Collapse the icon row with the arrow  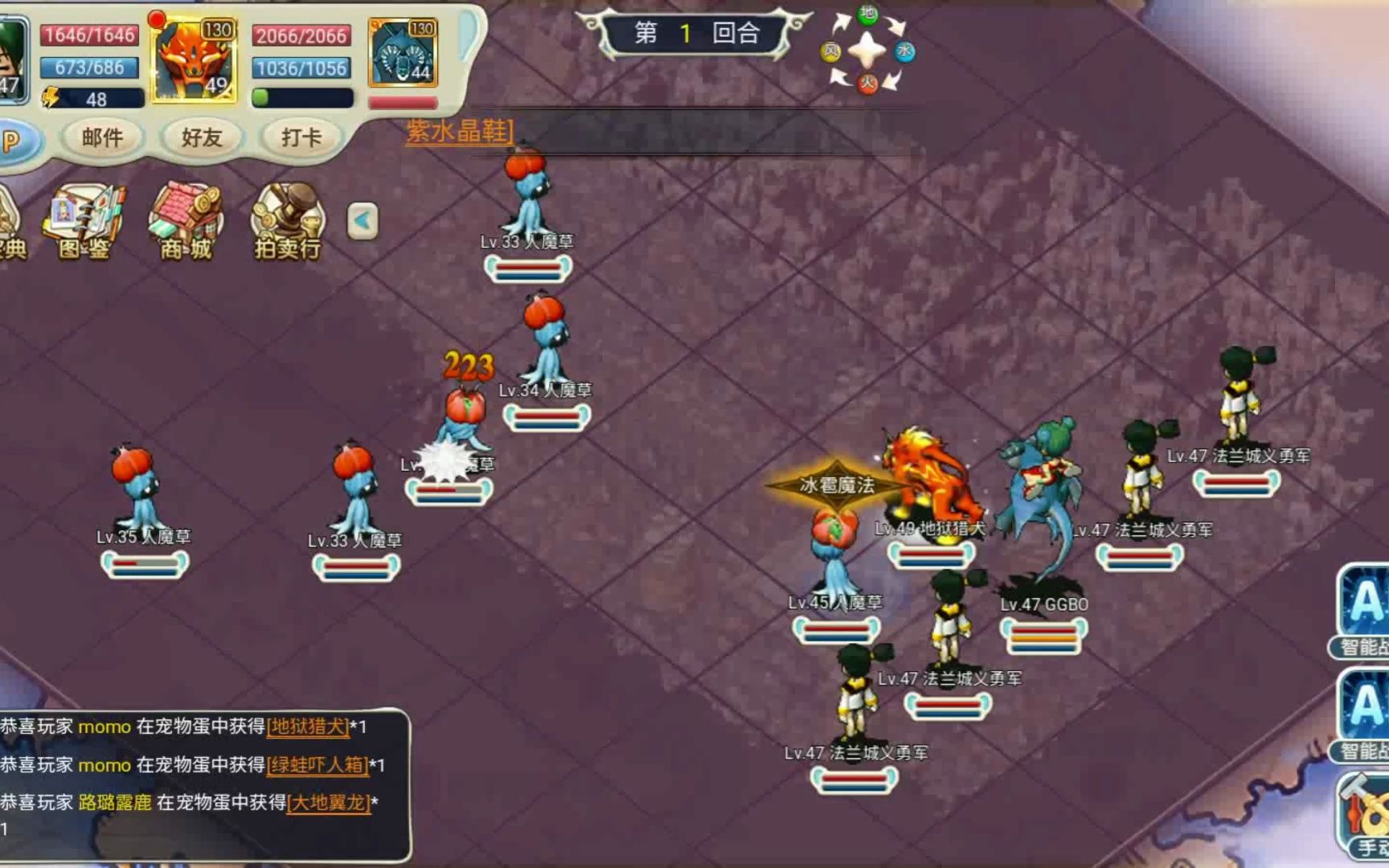(x=363, y=220)
